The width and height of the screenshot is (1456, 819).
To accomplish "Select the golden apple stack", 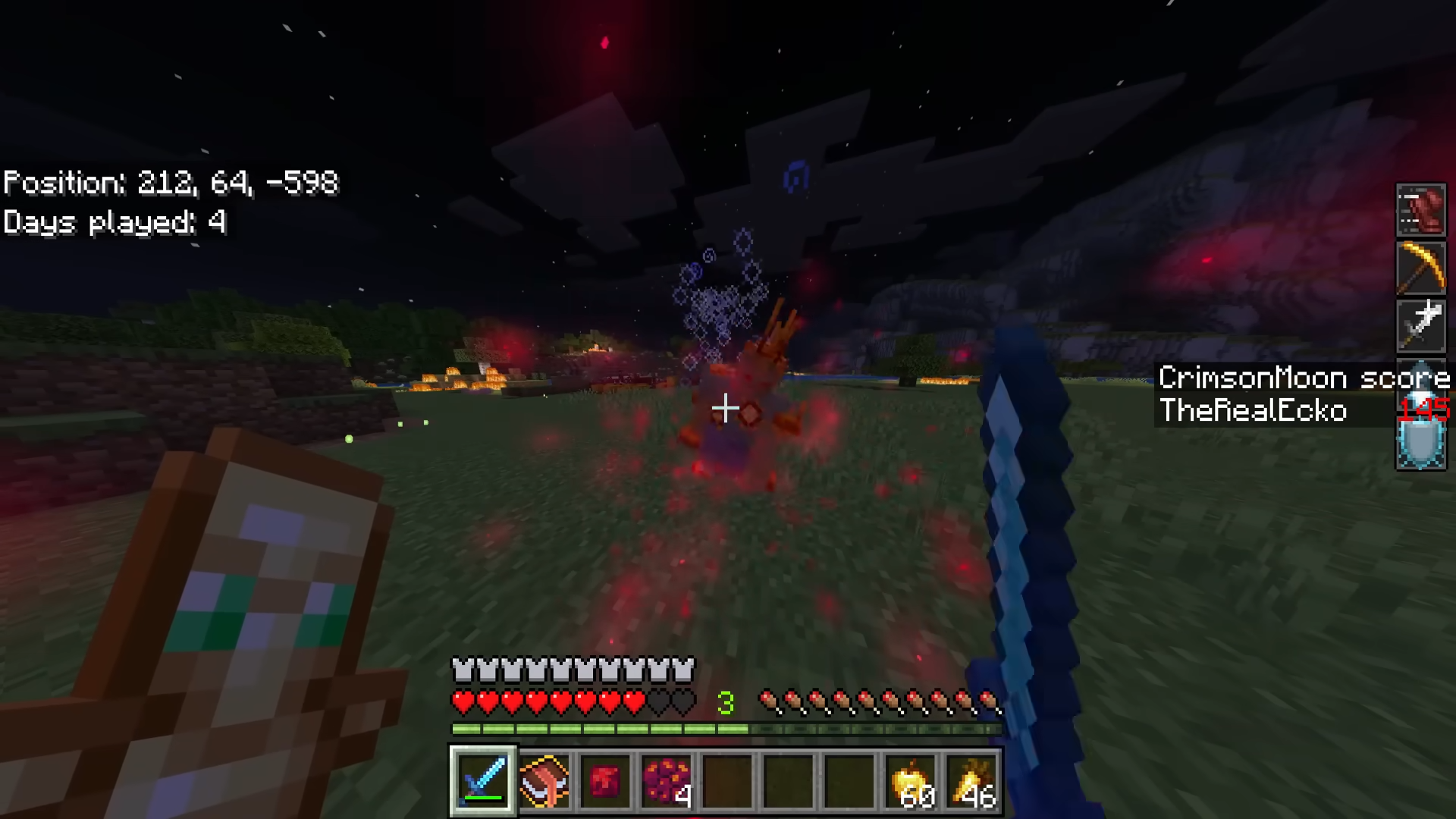I will pyautogui.click(x=912, y=780).
